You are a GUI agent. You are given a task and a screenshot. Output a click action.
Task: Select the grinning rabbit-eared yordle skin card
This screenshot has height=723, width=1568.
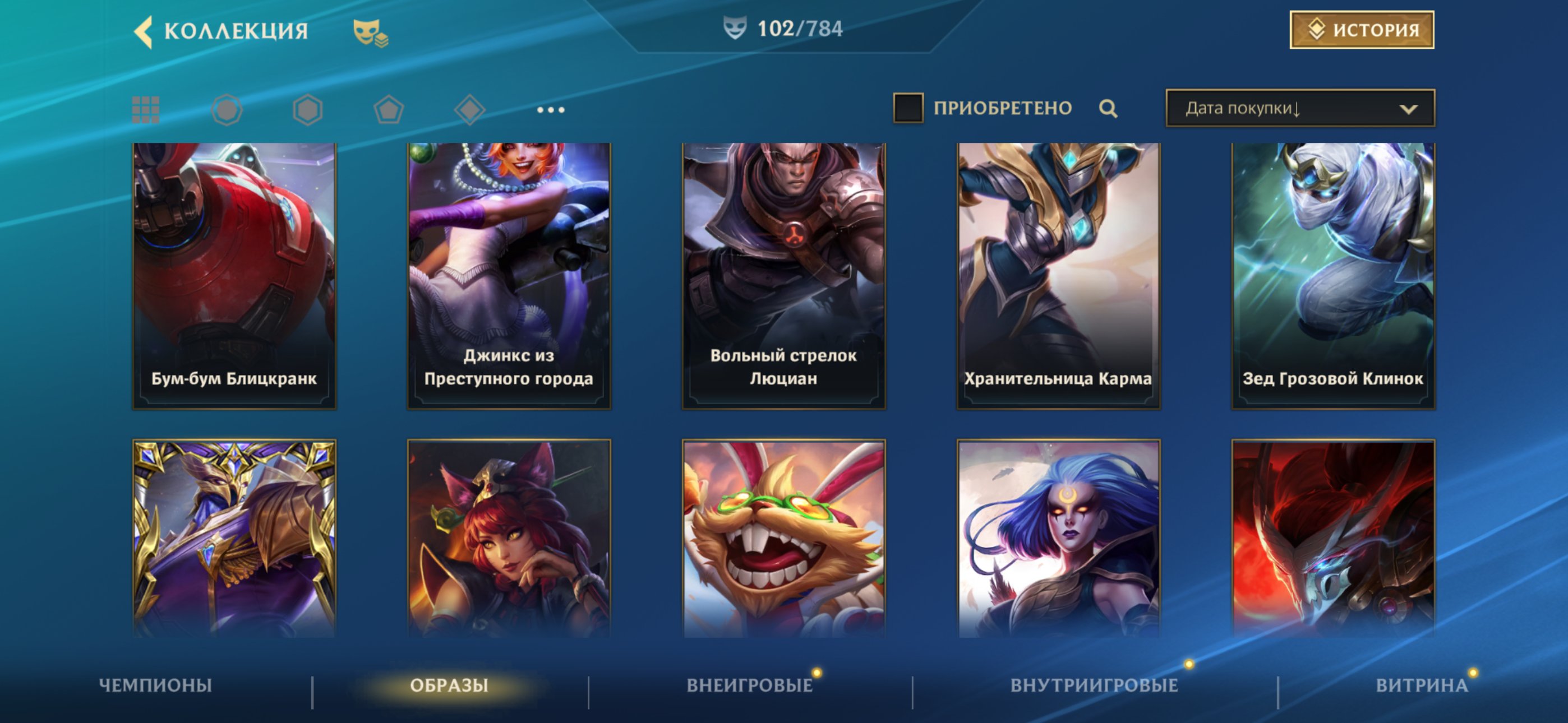coord(783,539)
